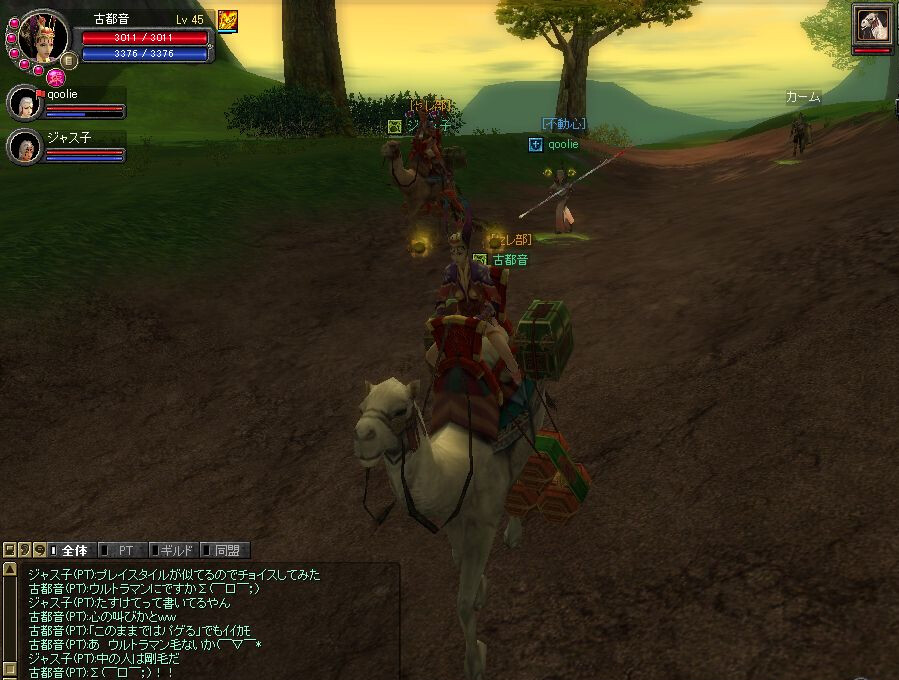Switch to the 同盟 chat tab
This screenshot has width=899, height=680.
(x=227, y=550)
